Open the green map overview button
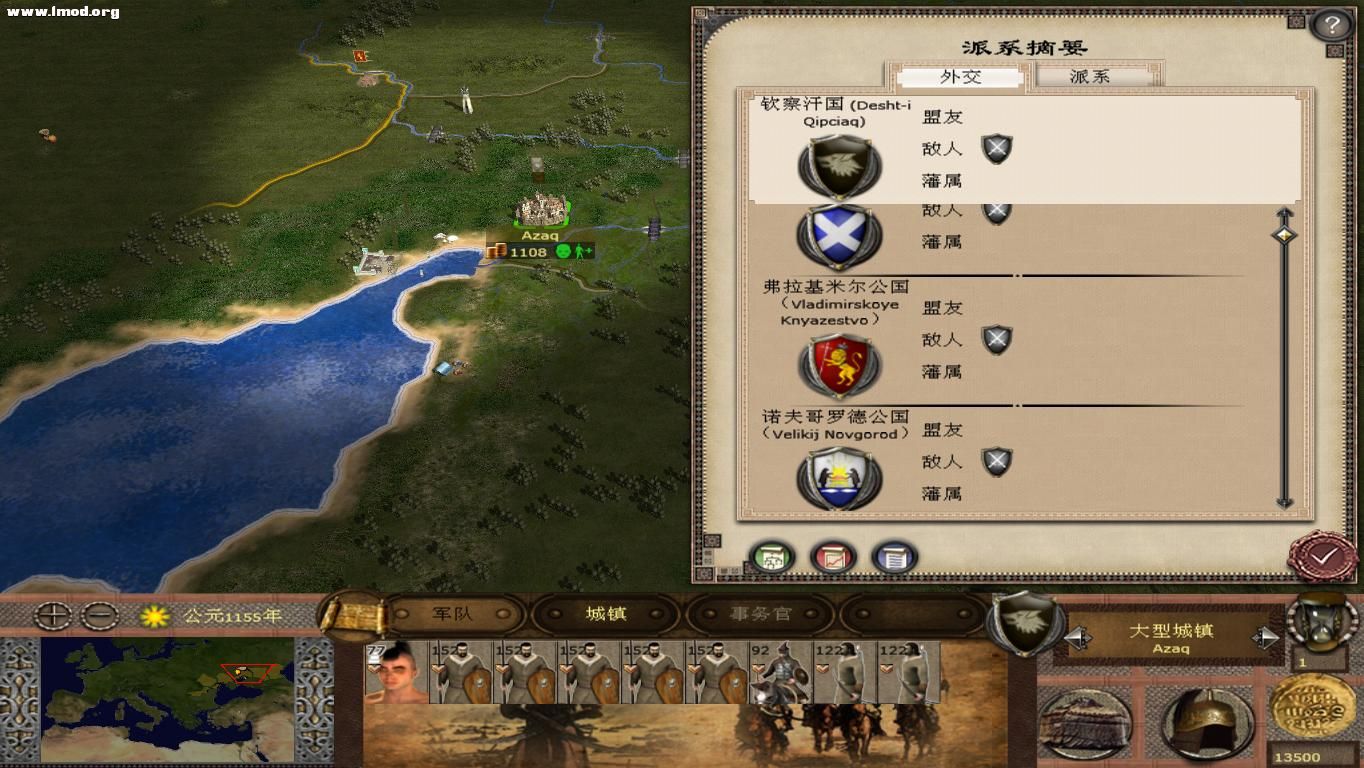Viewport: 1364px width, 768px height. [772, 557]
